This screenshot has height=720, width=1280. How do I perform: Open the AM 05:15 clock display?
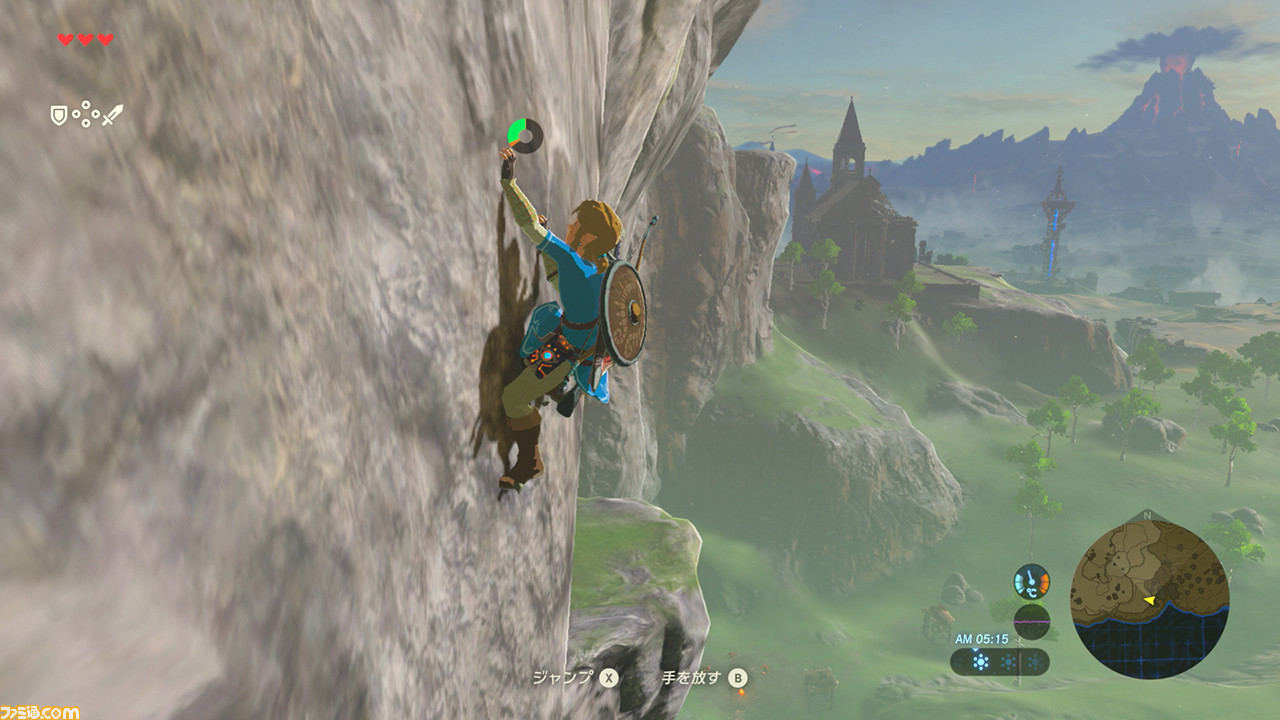(982, 638)
